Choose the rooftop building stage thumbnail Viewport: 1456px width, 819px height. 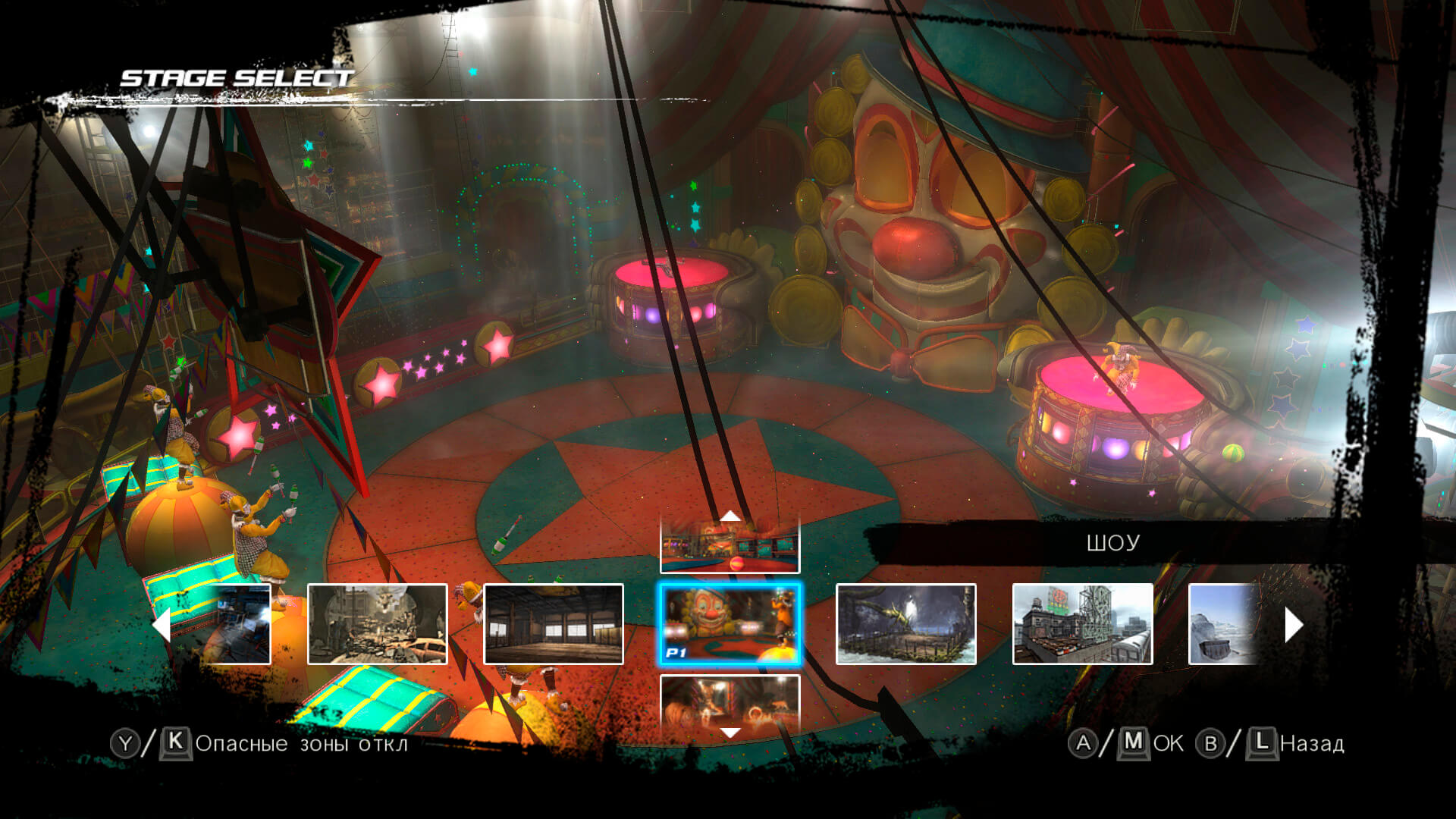click(1082, 624)
